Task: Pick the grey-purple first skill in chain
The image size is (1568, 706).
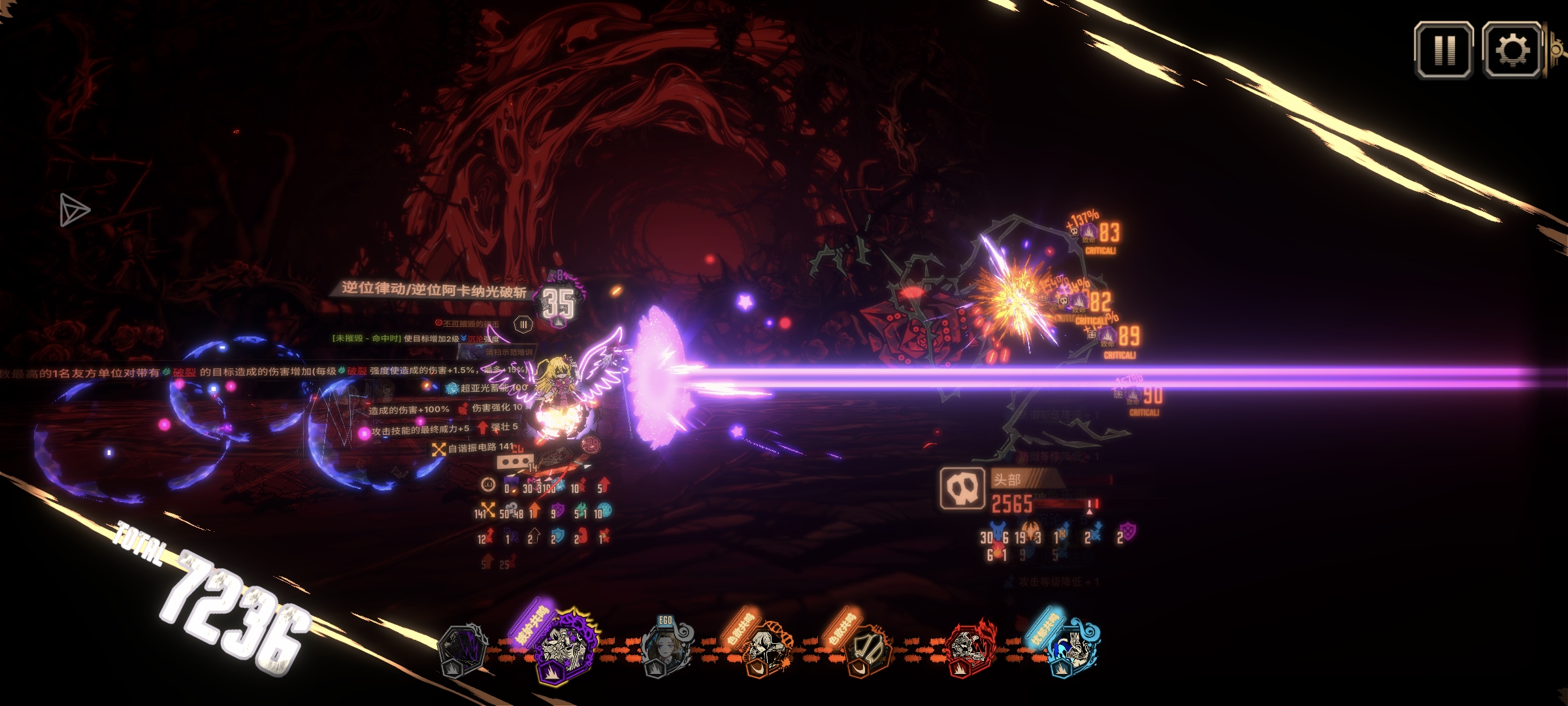Action: (x=463, y=649)
